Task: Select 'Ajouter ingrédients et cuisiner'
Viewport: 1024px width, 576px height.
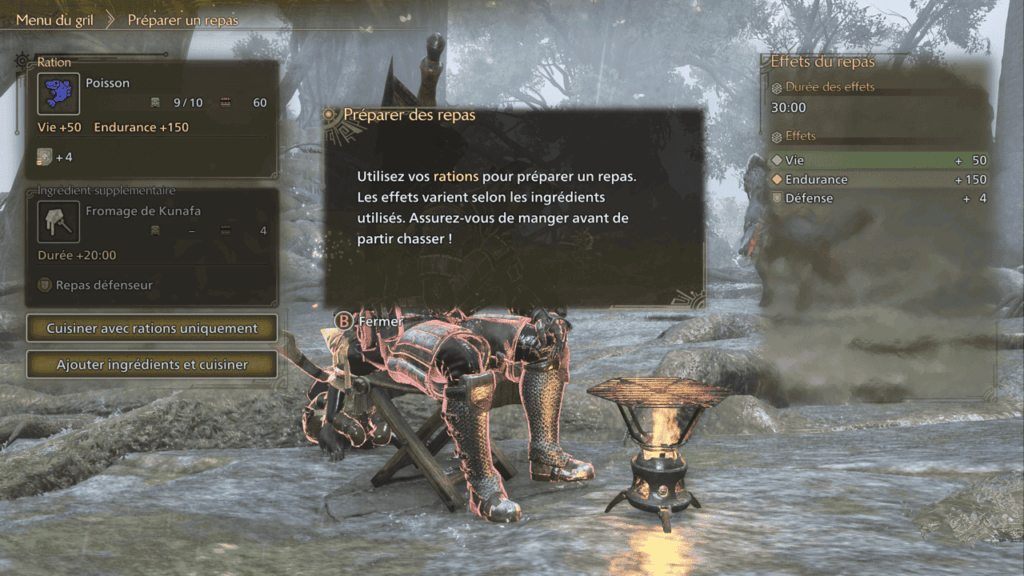Action: (x=152, y=365)
